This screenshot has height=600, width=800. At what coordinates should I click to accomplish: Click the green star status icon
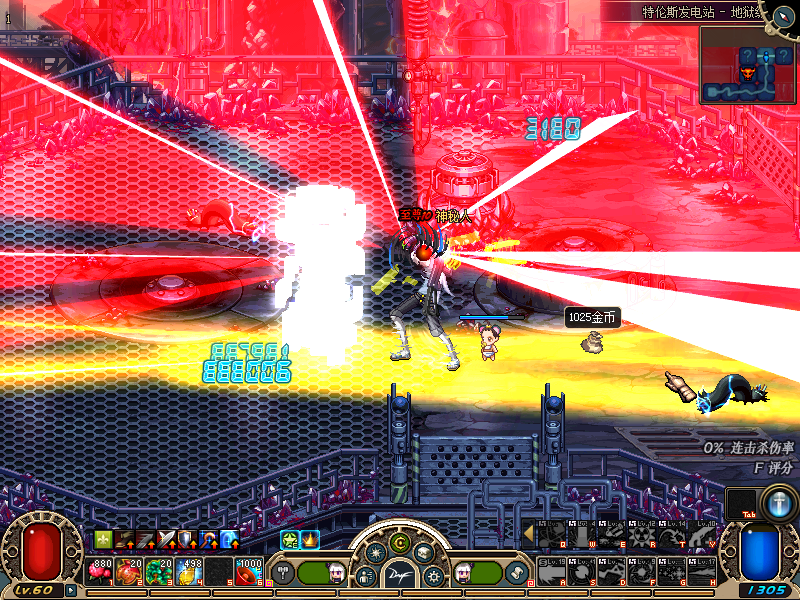(x=289, y=540)
